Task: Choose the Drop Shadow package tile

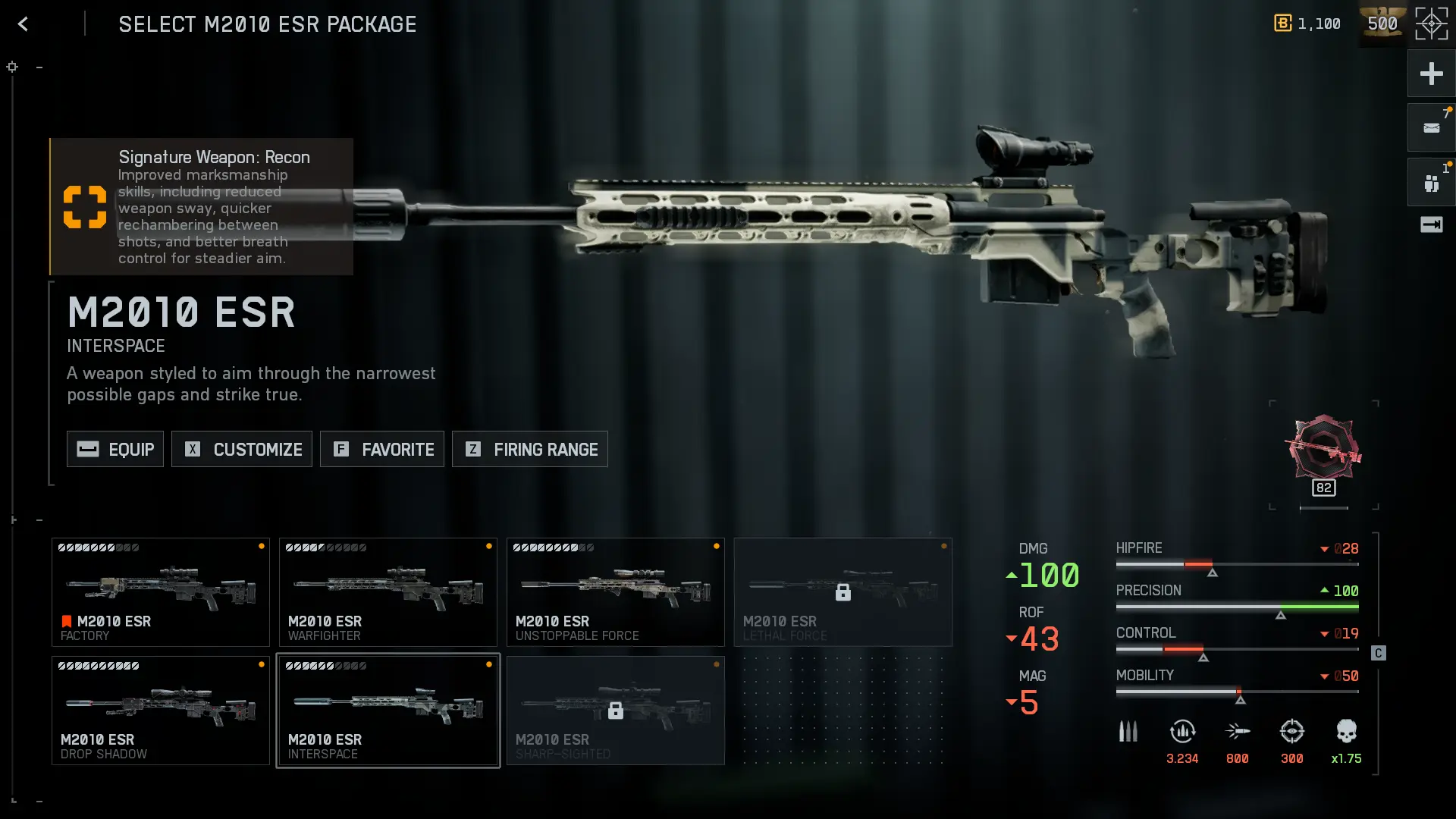Action: point(161,711)
